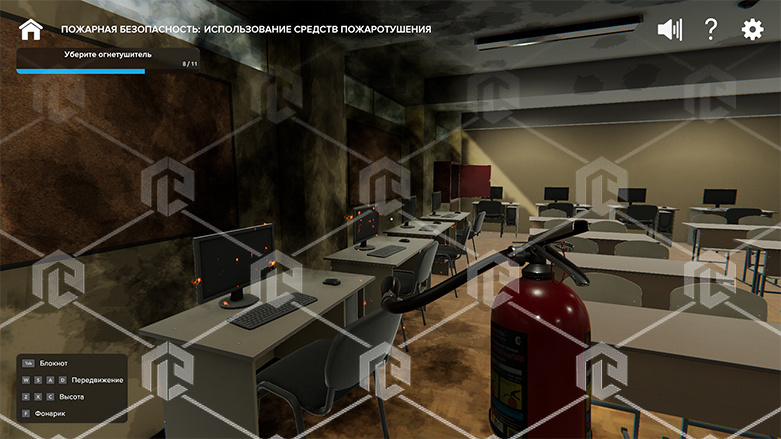Open settings via the gear icon
Viewport: 781px width, 439px height.
[x=752, y=29]
